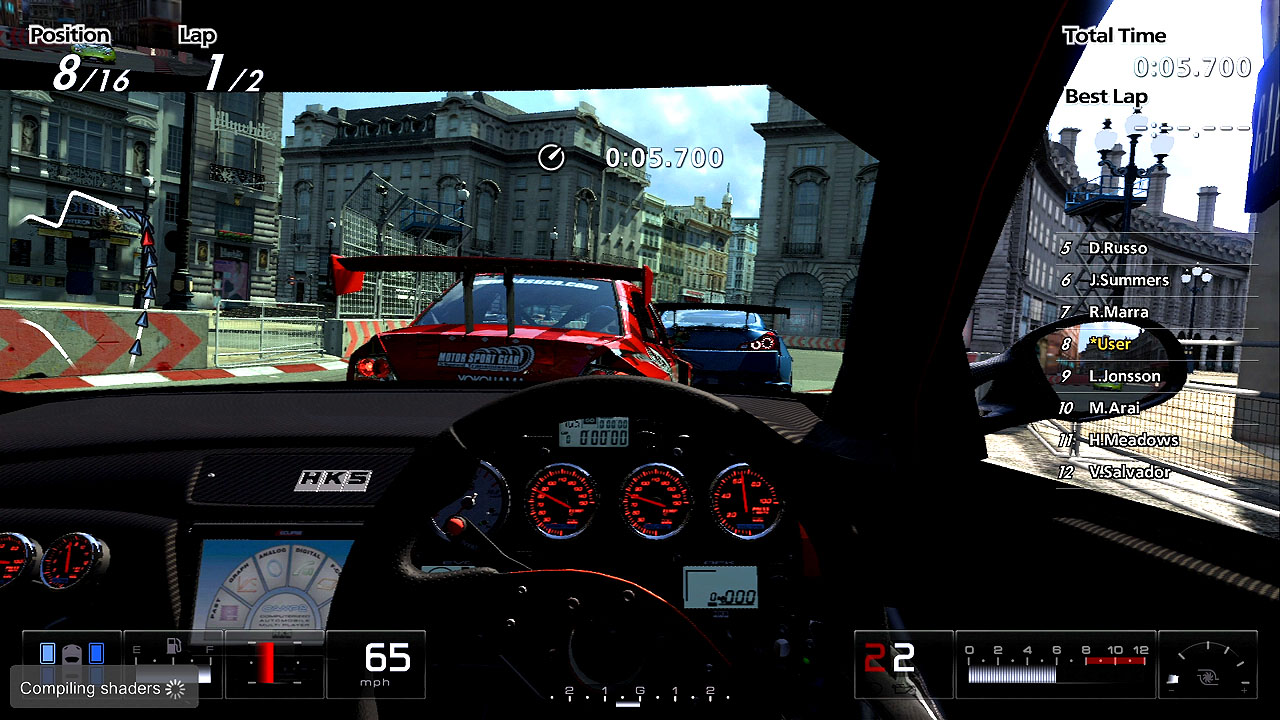Click the track layout minimap
Screen dimensions: 1280x720
coord(95,270)
